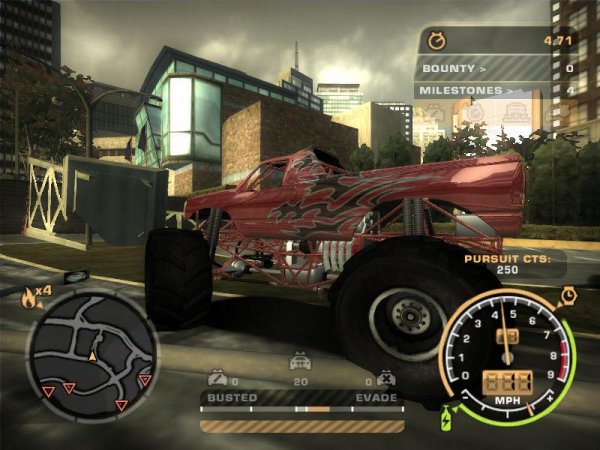
Task: Select the heat level flame icon
Action: click(28, 295)
